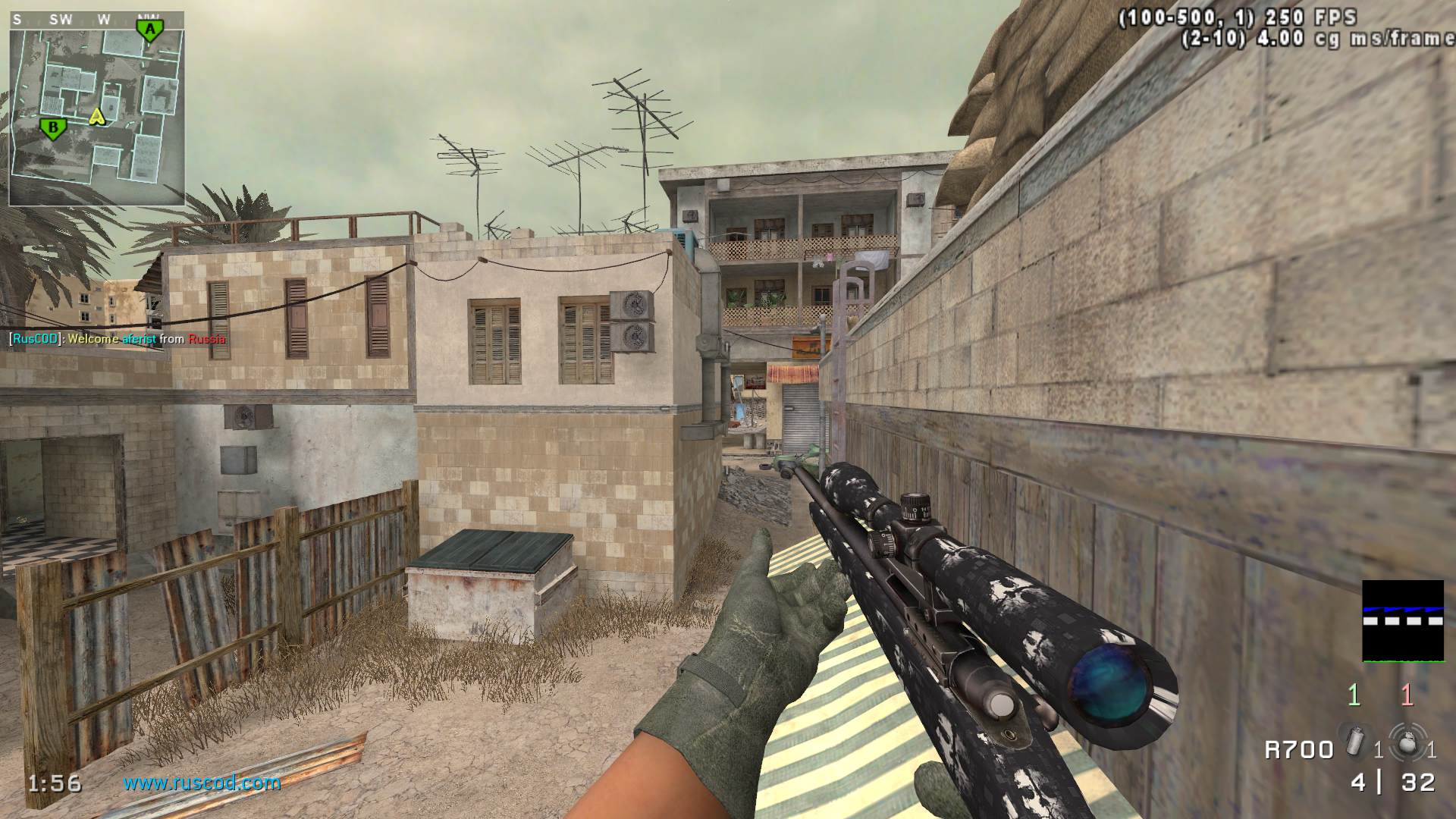The image size is (1456, 819).
Task: Open the www.ruscod.com link
Action: pyautogui.click(x=202, y=783)
